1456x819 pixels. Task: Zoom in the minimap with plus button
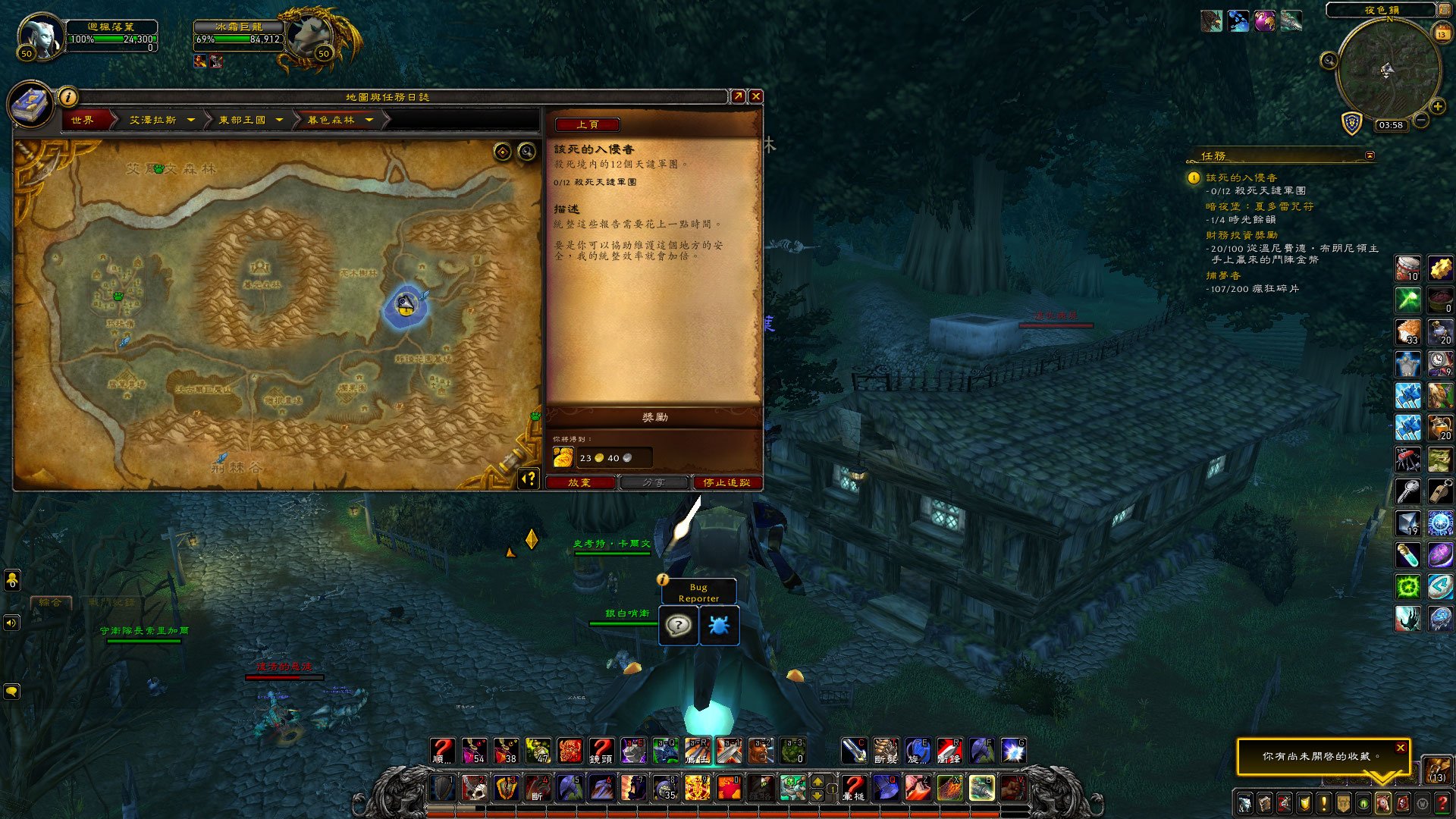click(x=1437, y=106)
